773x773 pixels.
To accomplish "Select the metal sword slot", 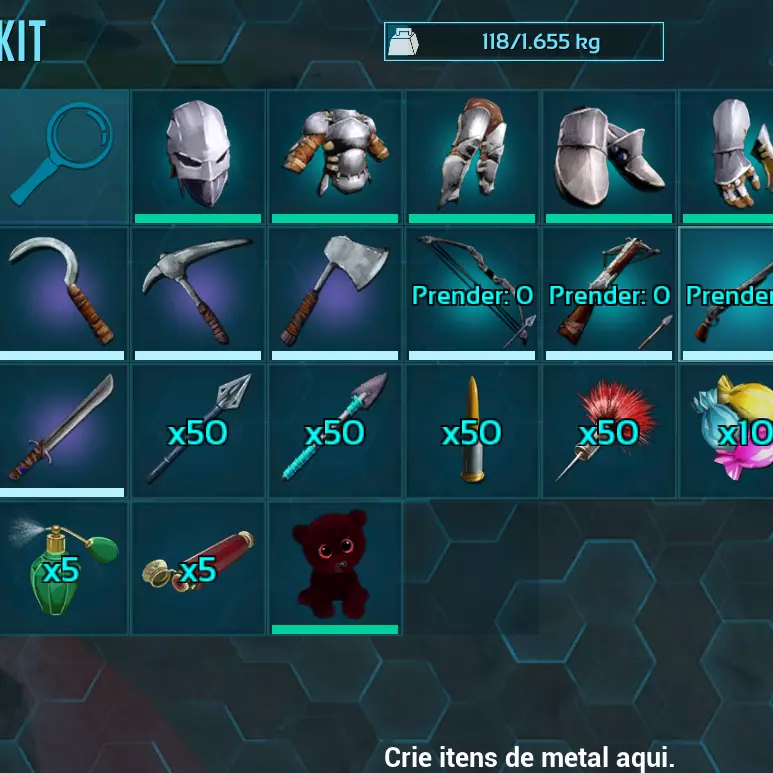I will point(62,430).
